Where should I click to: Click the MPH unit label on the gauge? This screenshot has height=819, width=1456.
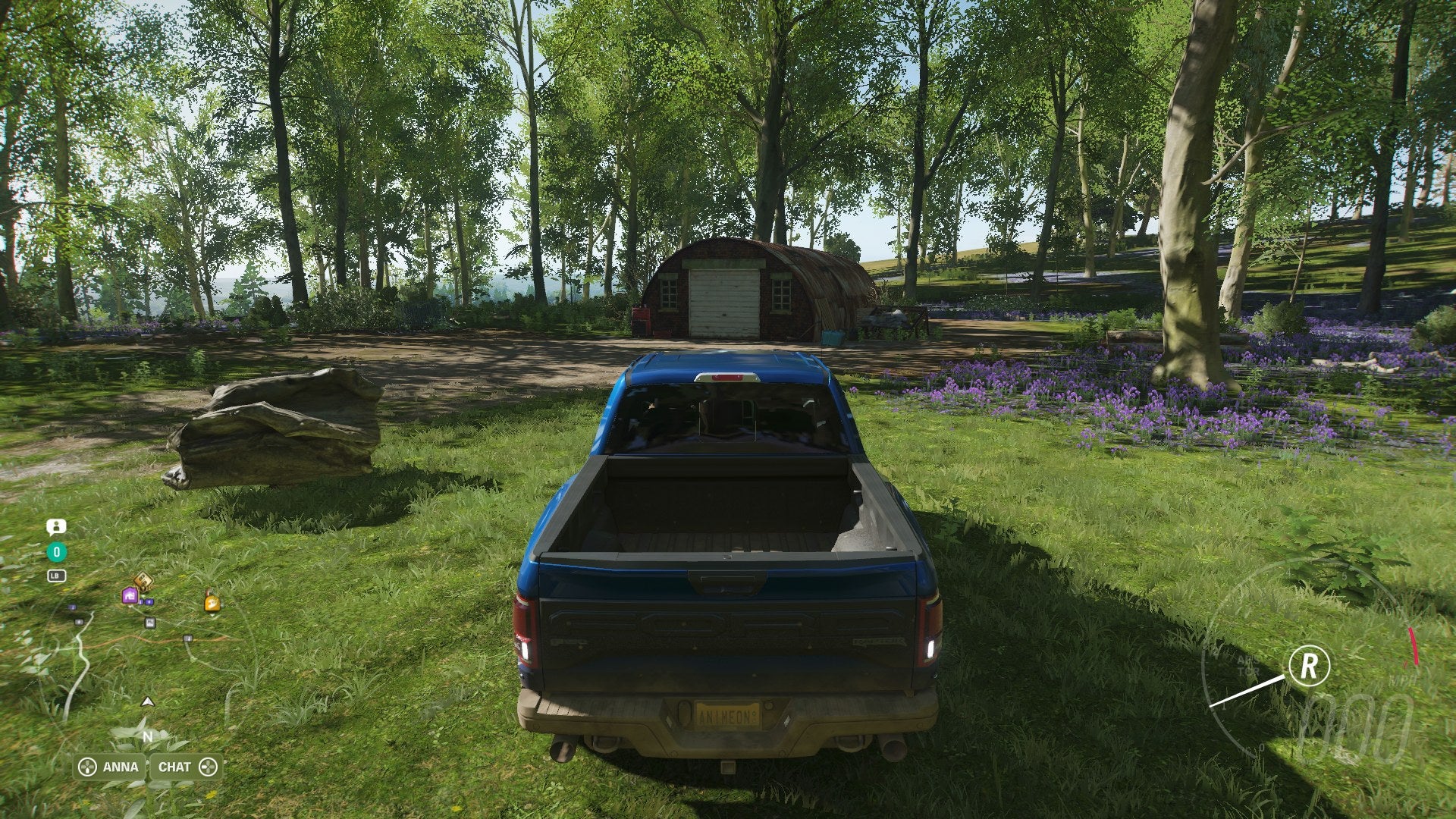point(1402,681)
